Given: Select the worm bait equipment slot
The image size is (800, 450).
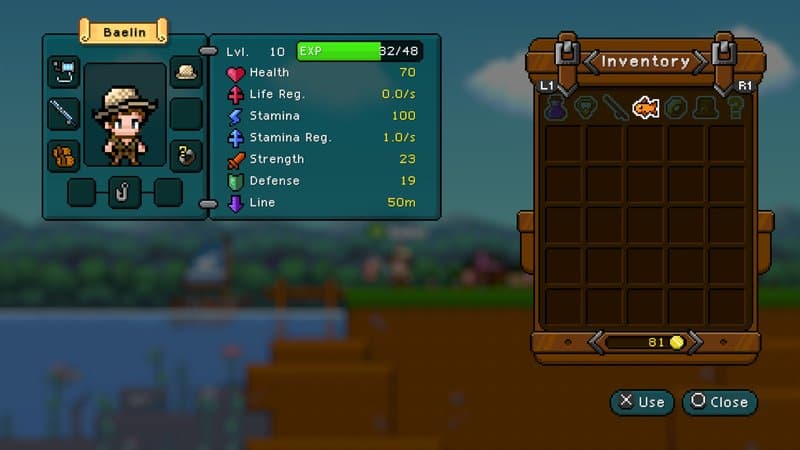Looking at the screenshot, I should [186, 155].
